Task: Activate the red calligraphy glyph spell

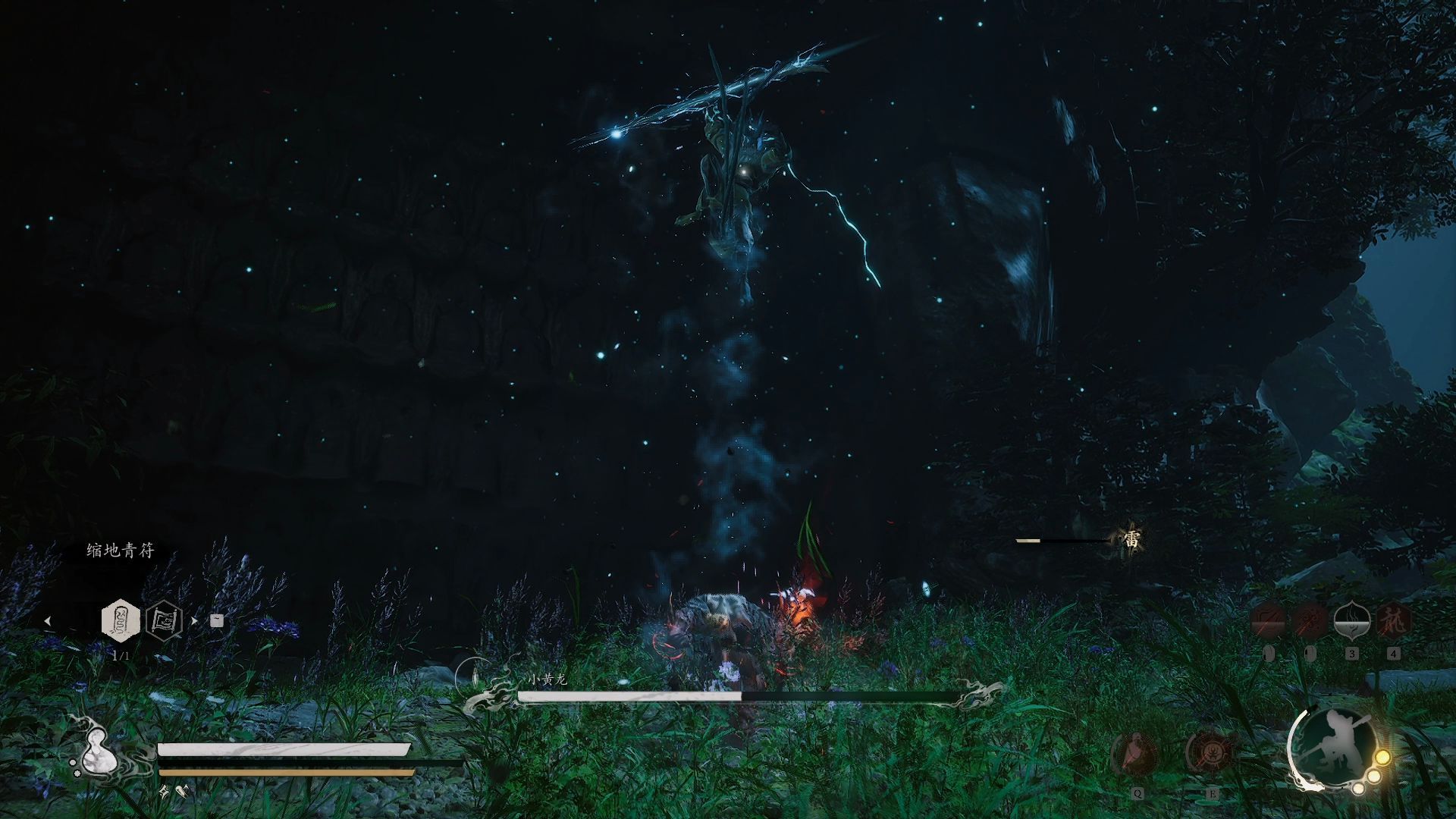Action: 1394,620
